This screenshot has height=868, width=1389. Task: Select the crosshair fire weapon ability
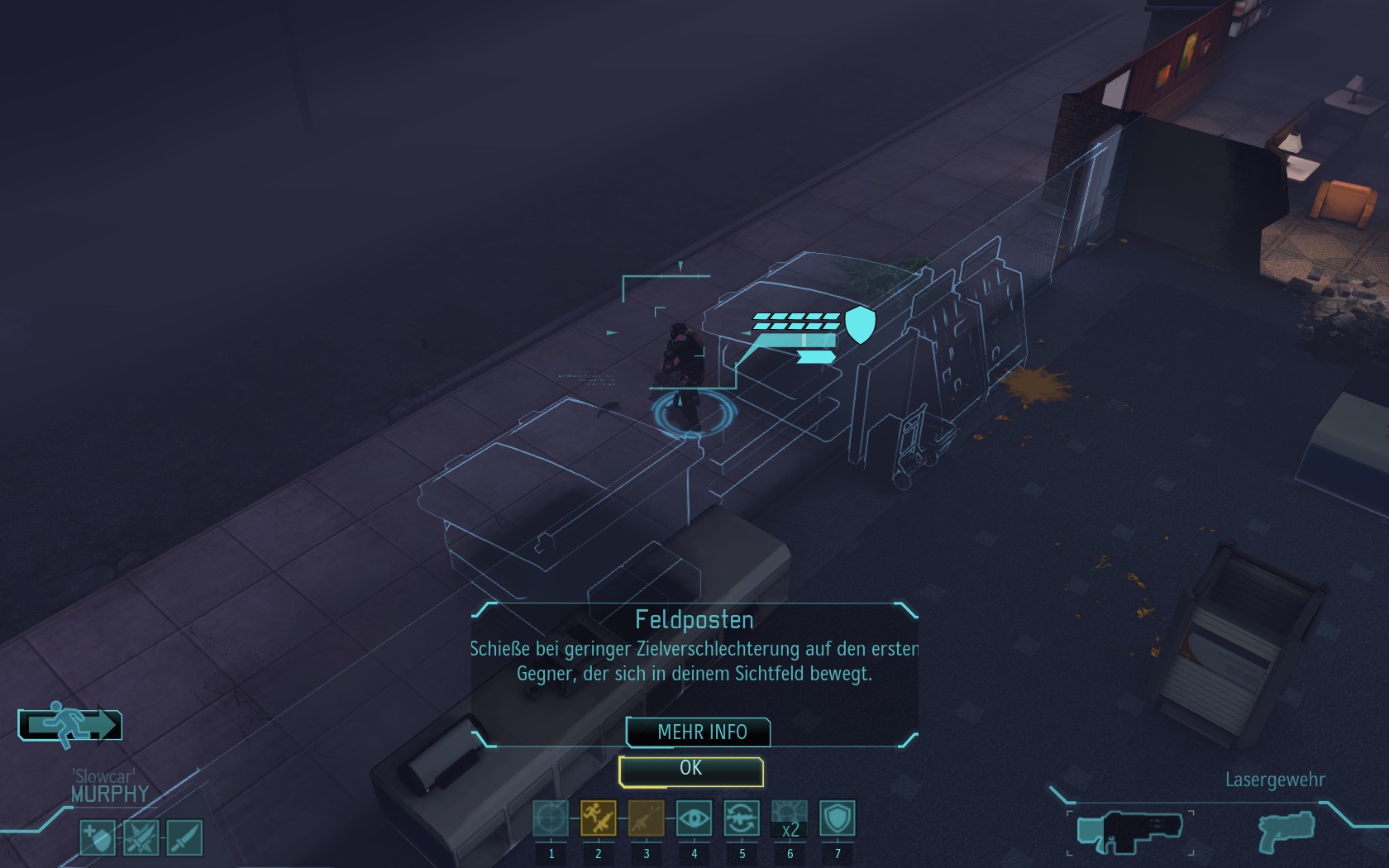coord(551,819)
